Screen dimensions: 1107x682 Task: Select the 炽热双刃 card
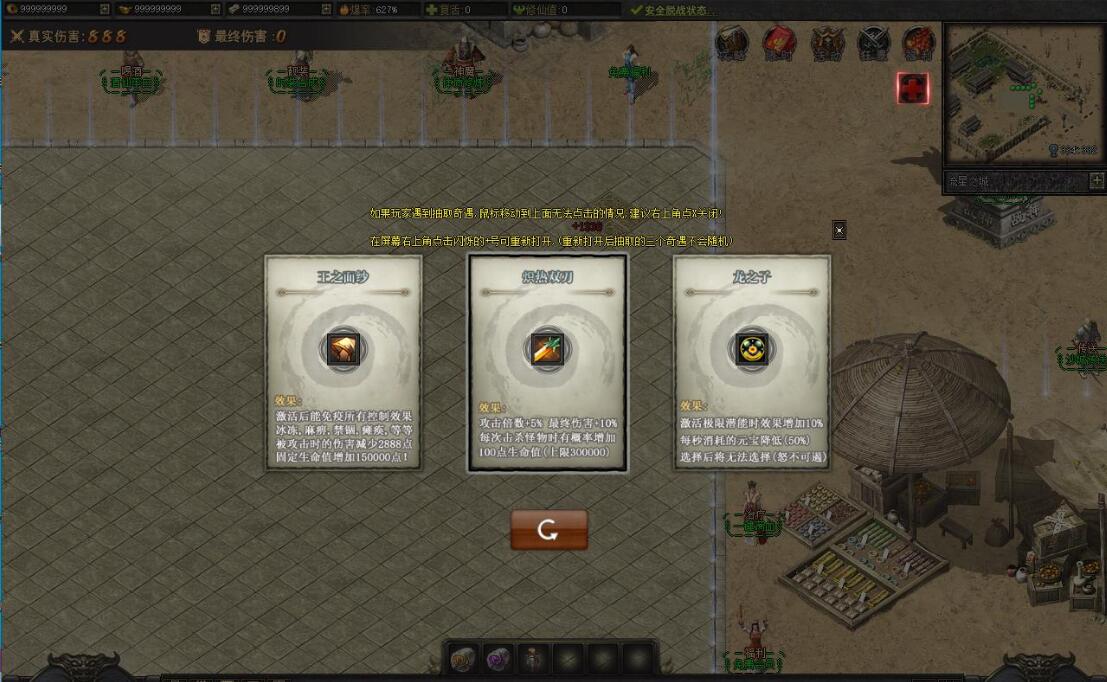pos(547,362)
